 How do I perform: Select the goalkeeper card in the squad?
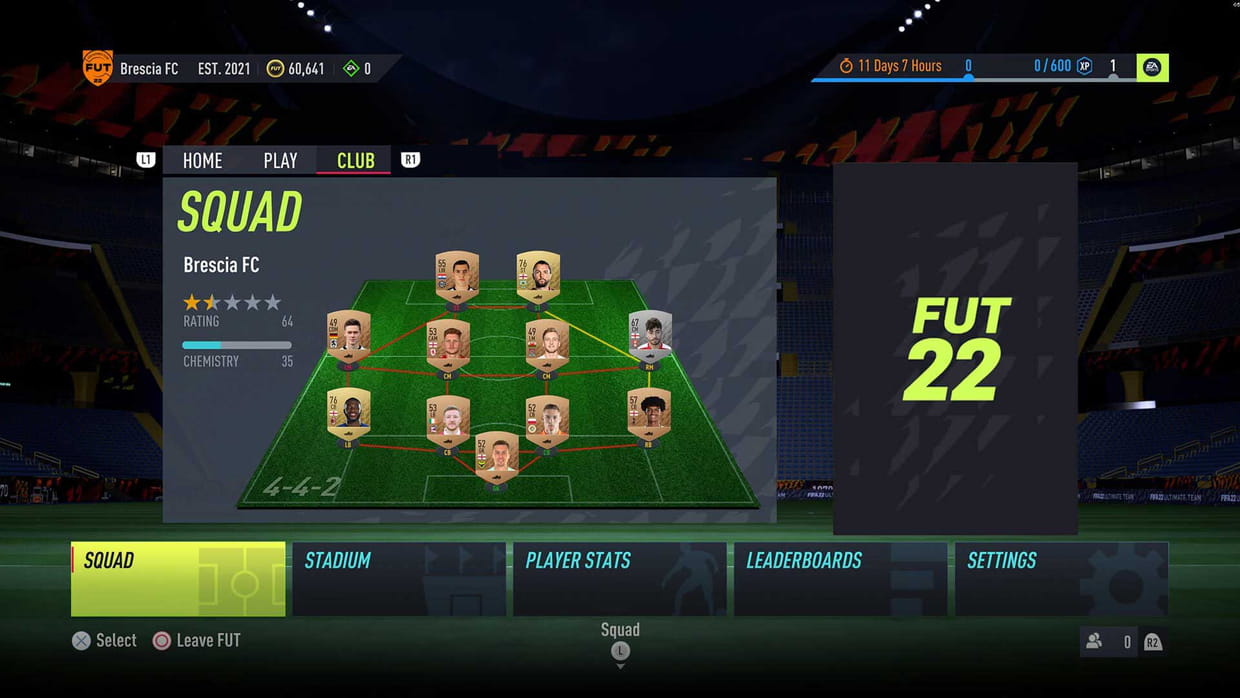coord(497,458)
